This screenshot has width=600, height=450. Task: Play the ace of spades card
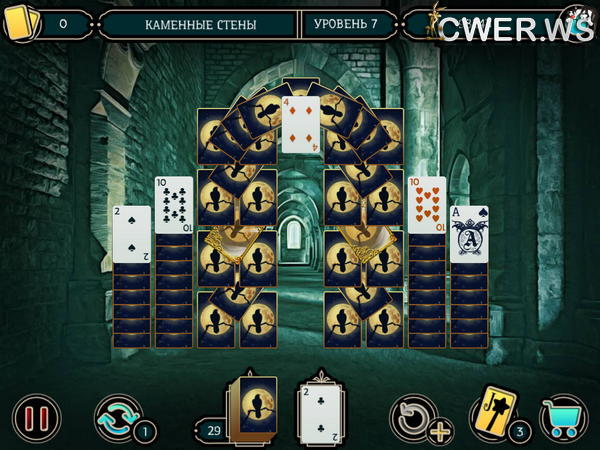pyautogui.click(x=468, y=234)
